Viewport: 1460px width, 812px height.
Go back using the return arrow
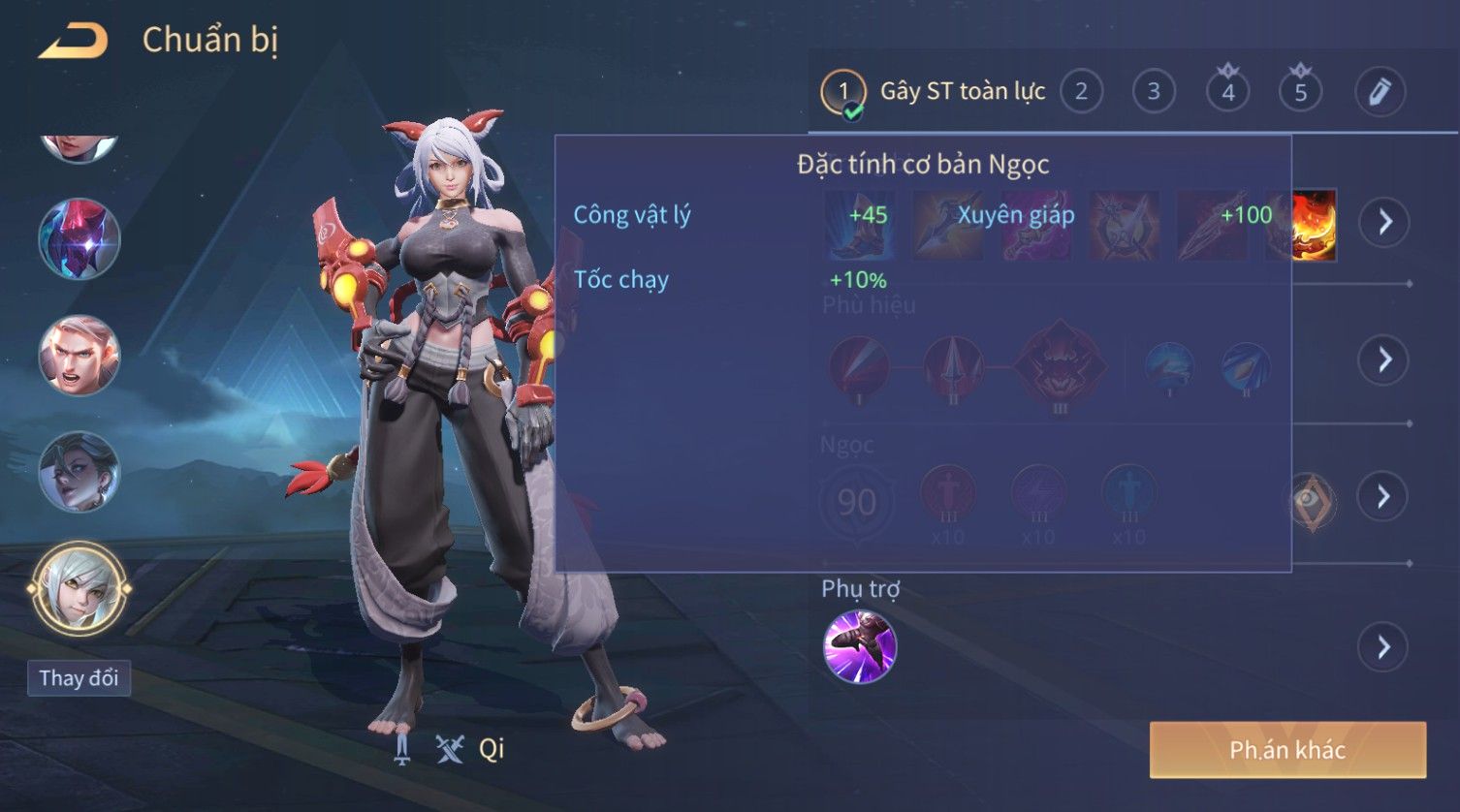click(x=74, y=41)
